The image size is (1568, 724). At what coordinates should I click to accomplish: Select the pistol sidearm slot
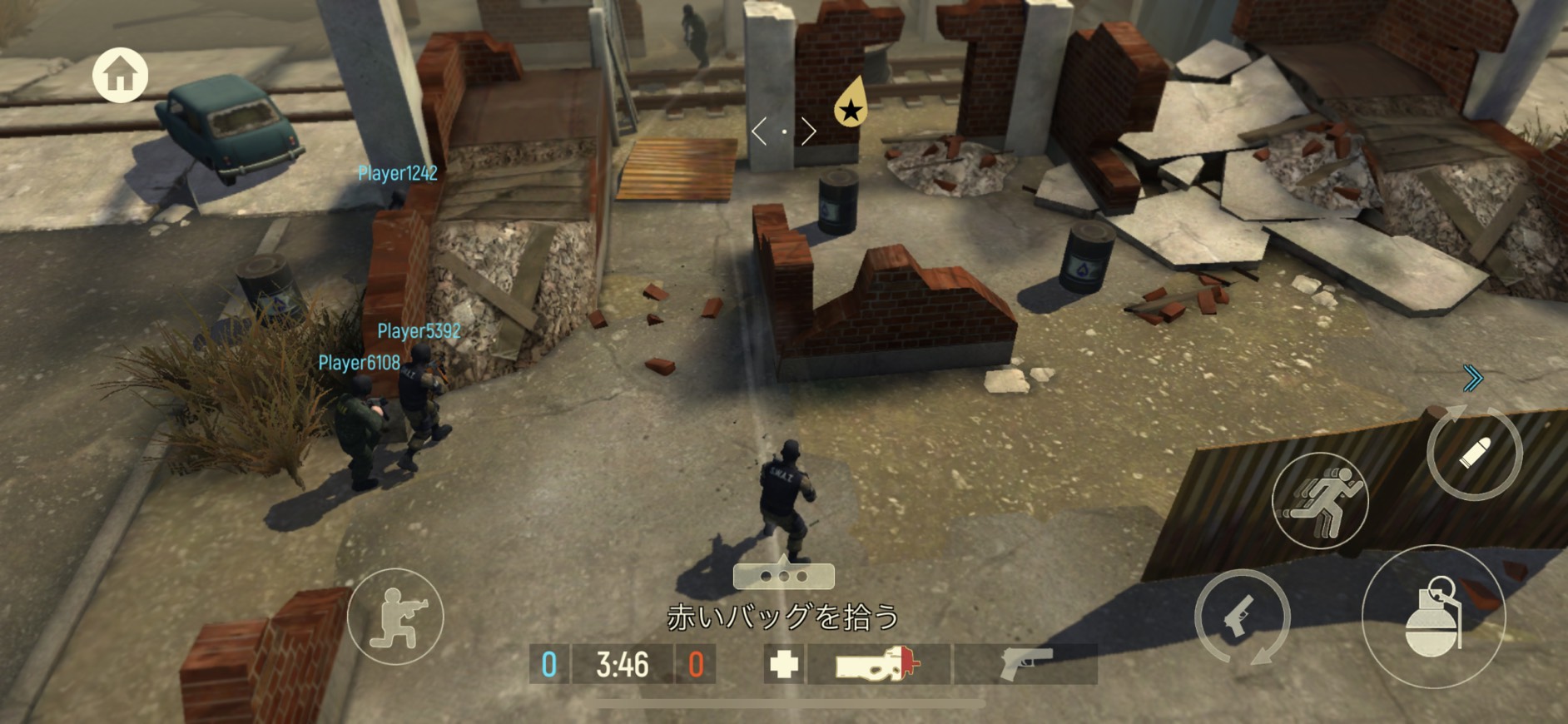(1025, 664)
